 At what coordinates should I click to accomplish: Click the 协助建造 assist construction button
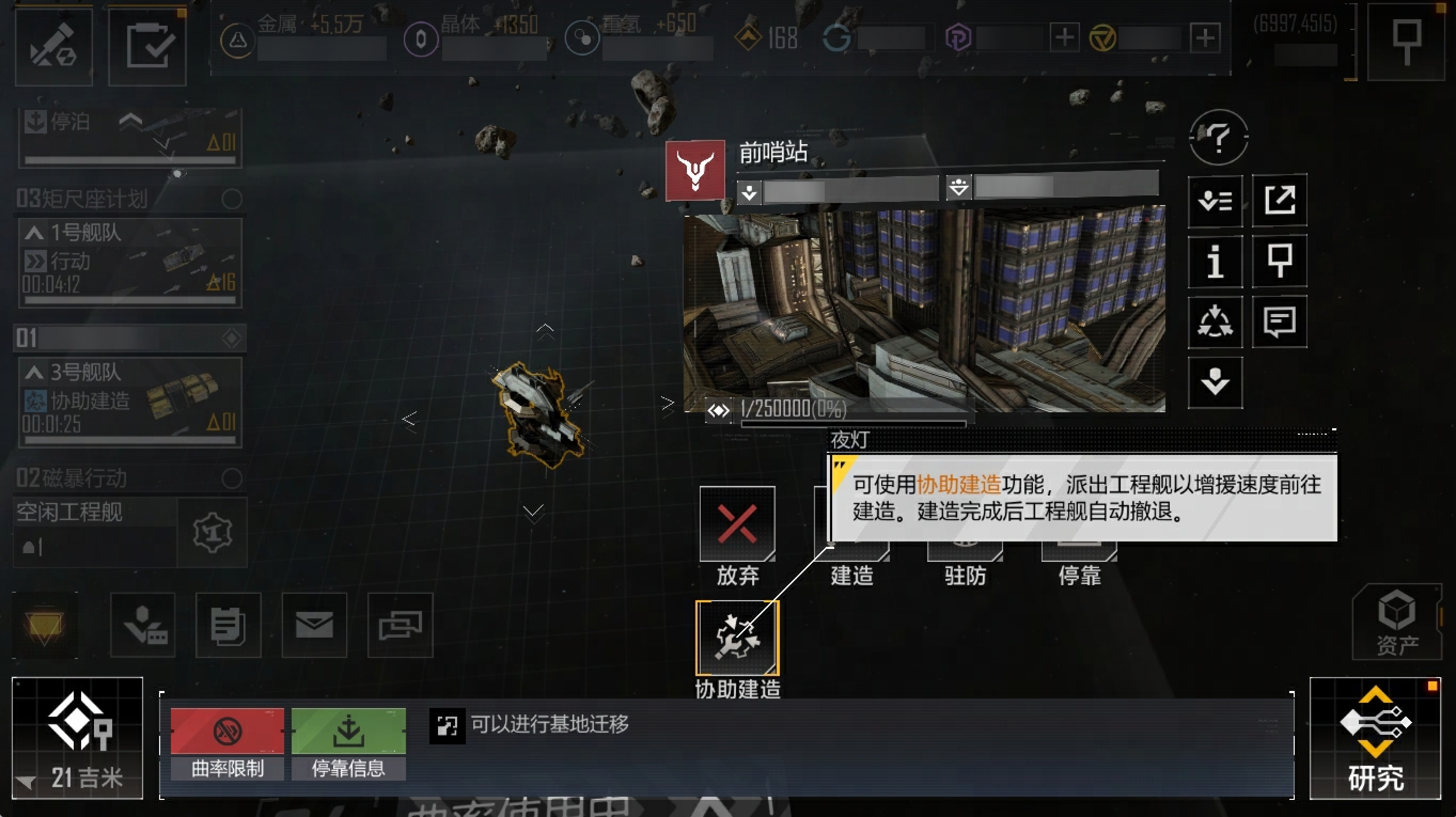tap(737, 635)
